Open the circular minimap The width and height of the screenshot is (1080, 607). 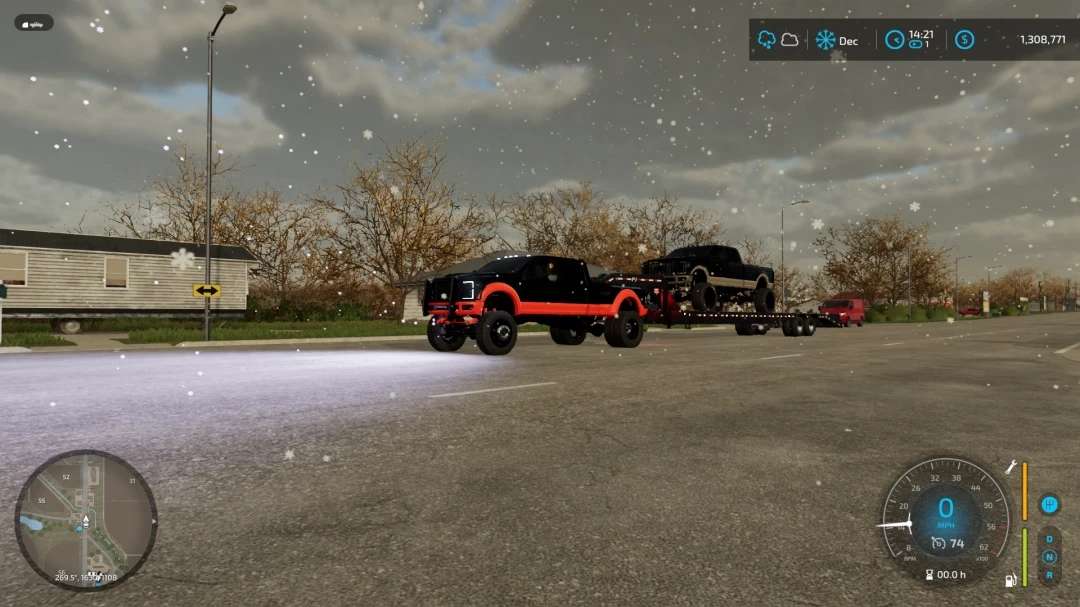click(86, 520)
